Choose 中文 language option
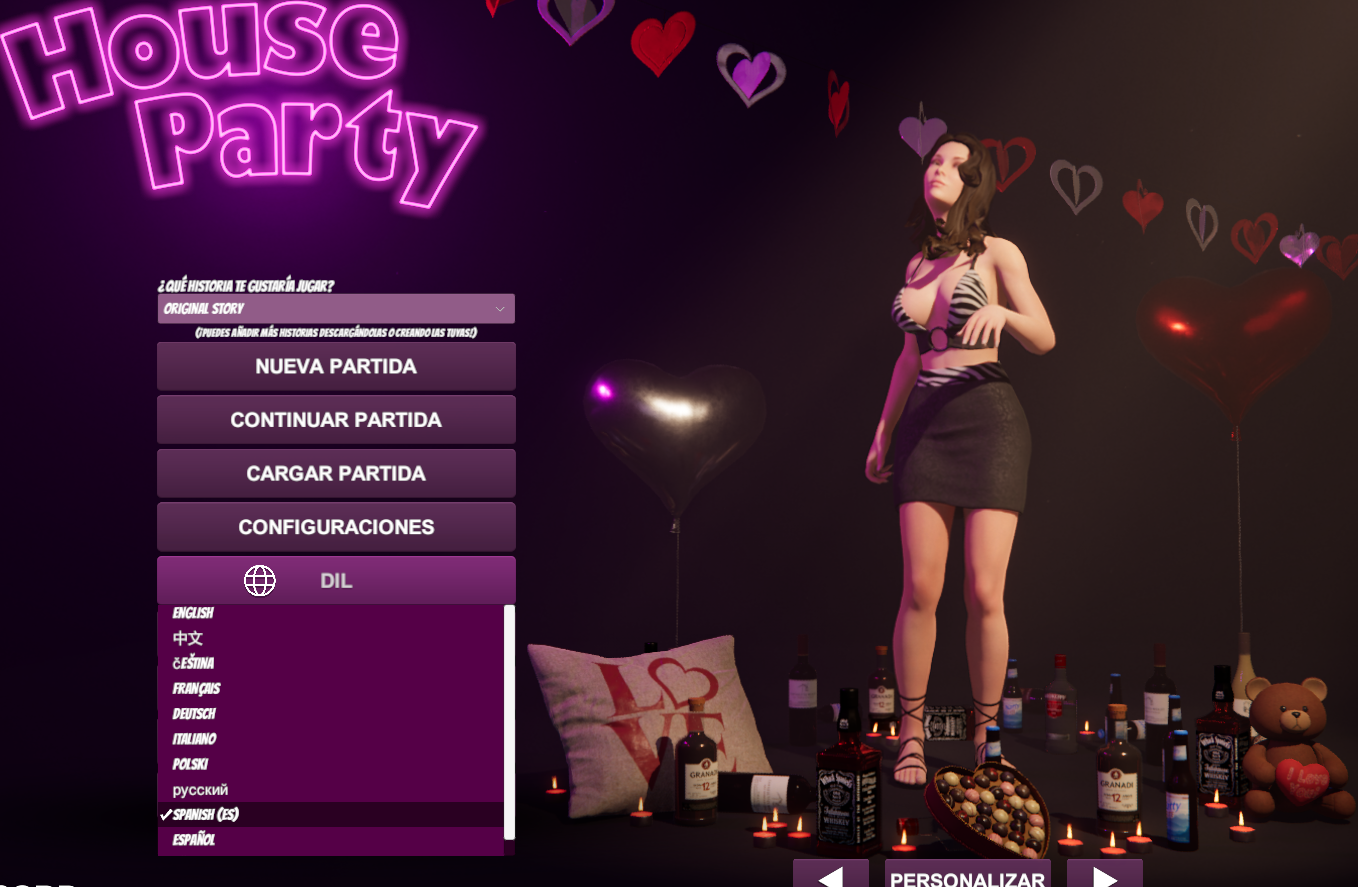Viewport: 1358px width, 887px height. [x=188, y=638]
